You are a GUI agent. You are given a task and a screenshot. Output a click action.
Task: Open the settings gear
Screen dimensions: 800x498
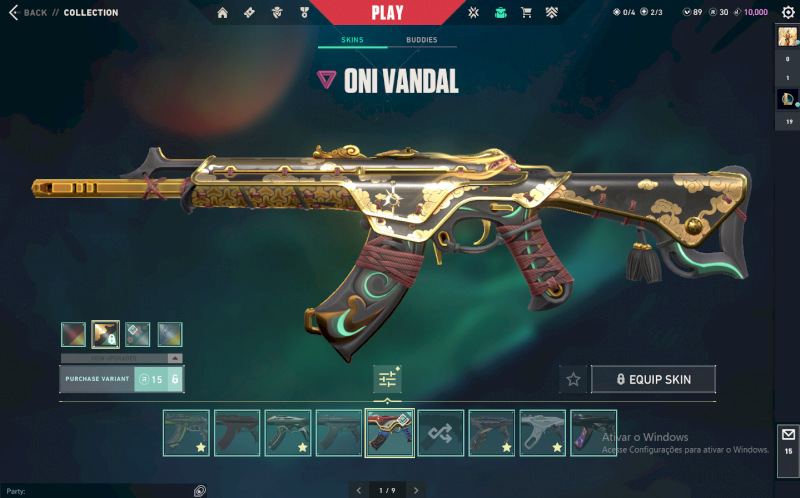[787, 13]
